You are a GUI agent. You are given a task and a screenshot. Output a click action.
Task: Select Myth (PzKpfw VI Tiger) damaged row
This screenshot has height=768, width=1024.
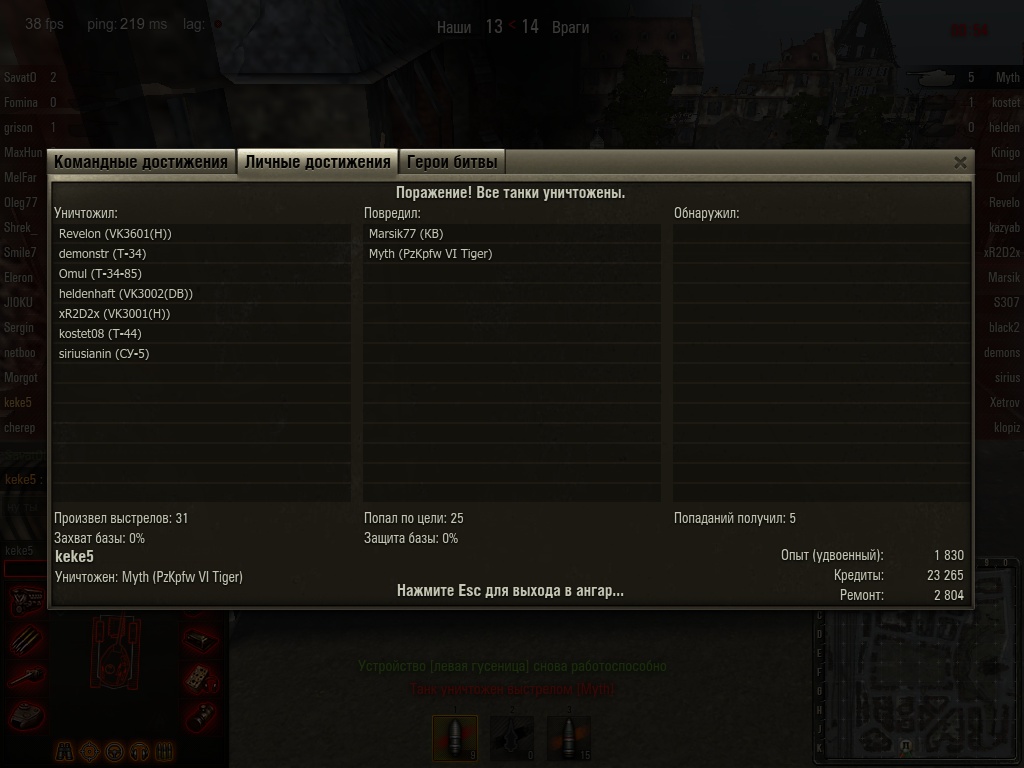(x=430, y=254)
